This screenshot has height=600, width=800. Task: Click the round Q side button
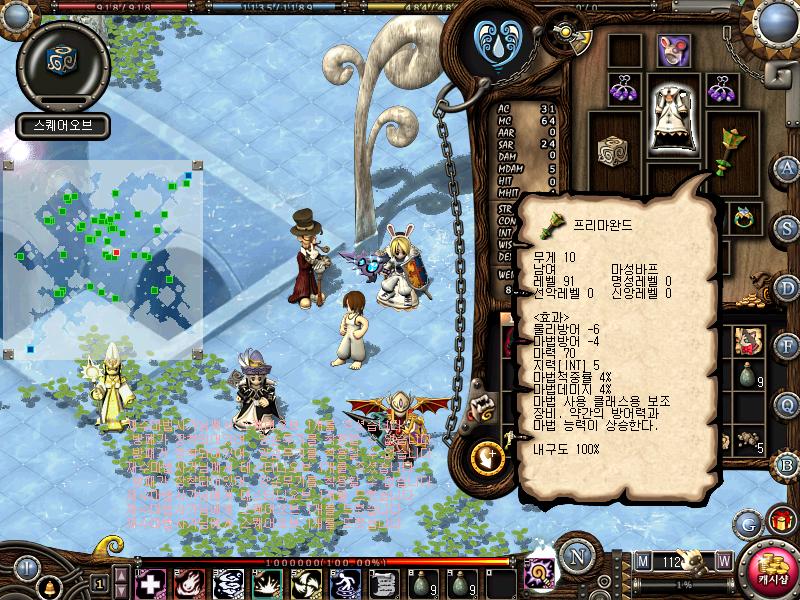click(788, 404)
